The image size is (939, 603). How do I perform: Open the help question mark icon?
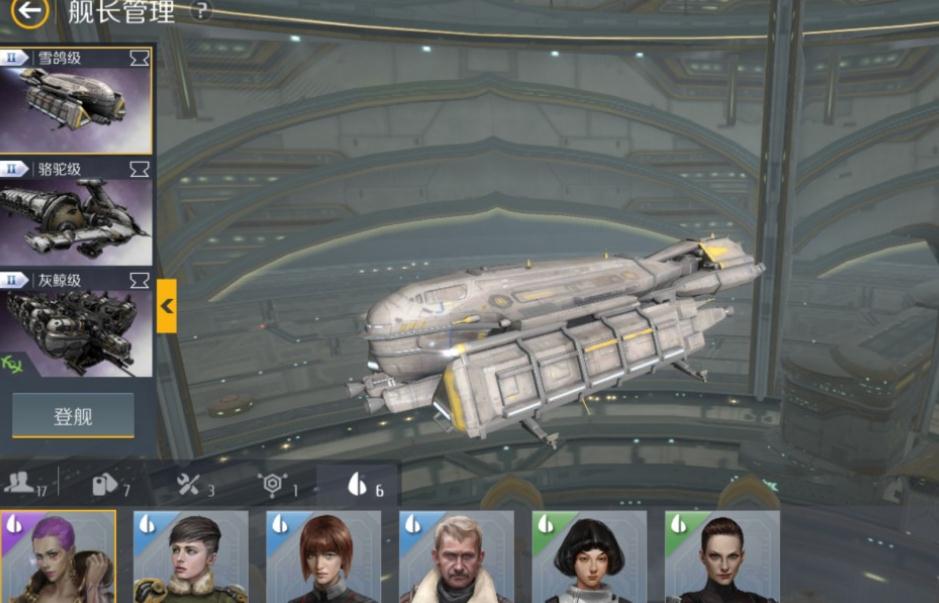click(x=201, y=12)
